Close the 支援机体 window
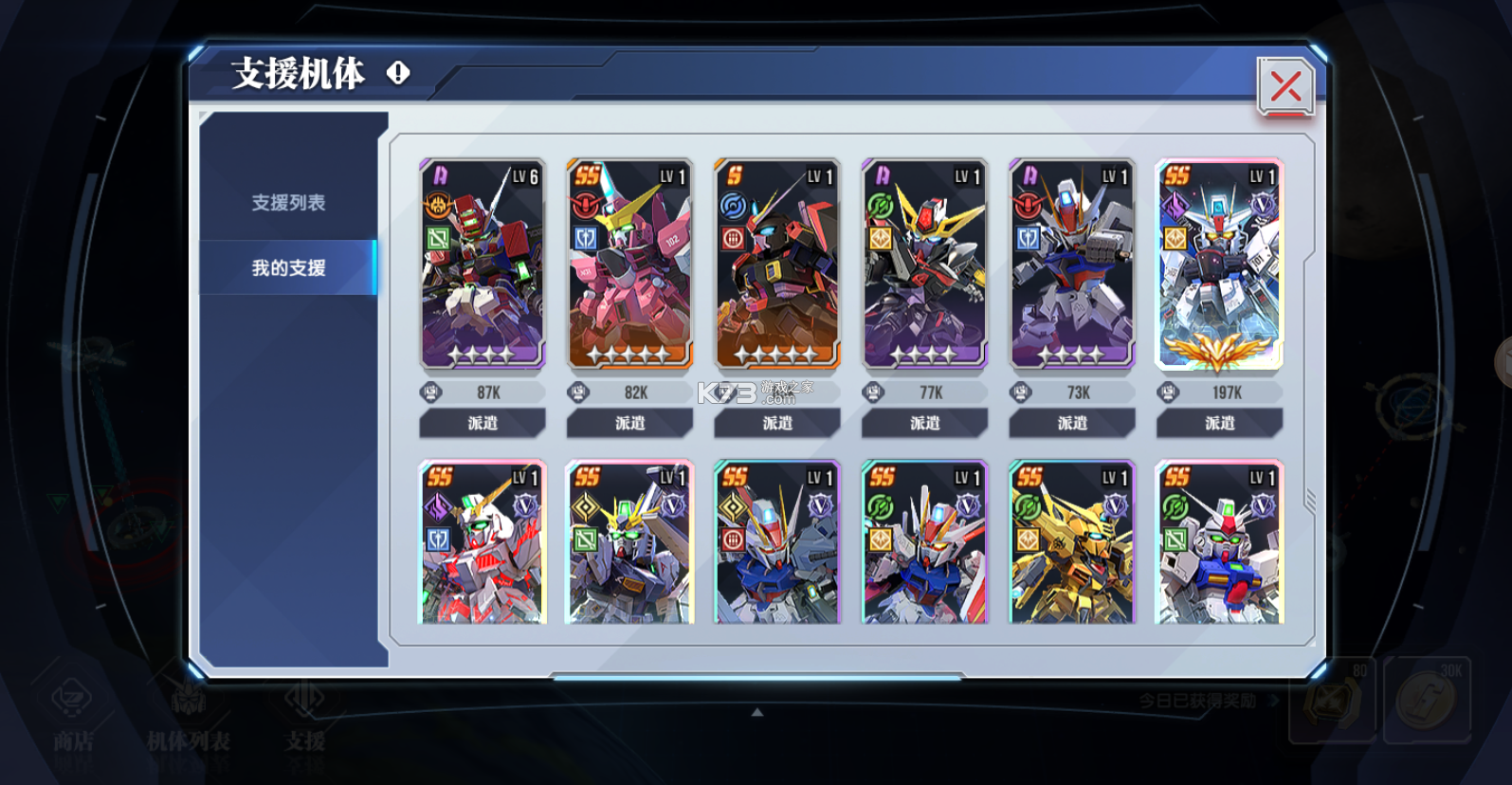 coord(1284,87)
